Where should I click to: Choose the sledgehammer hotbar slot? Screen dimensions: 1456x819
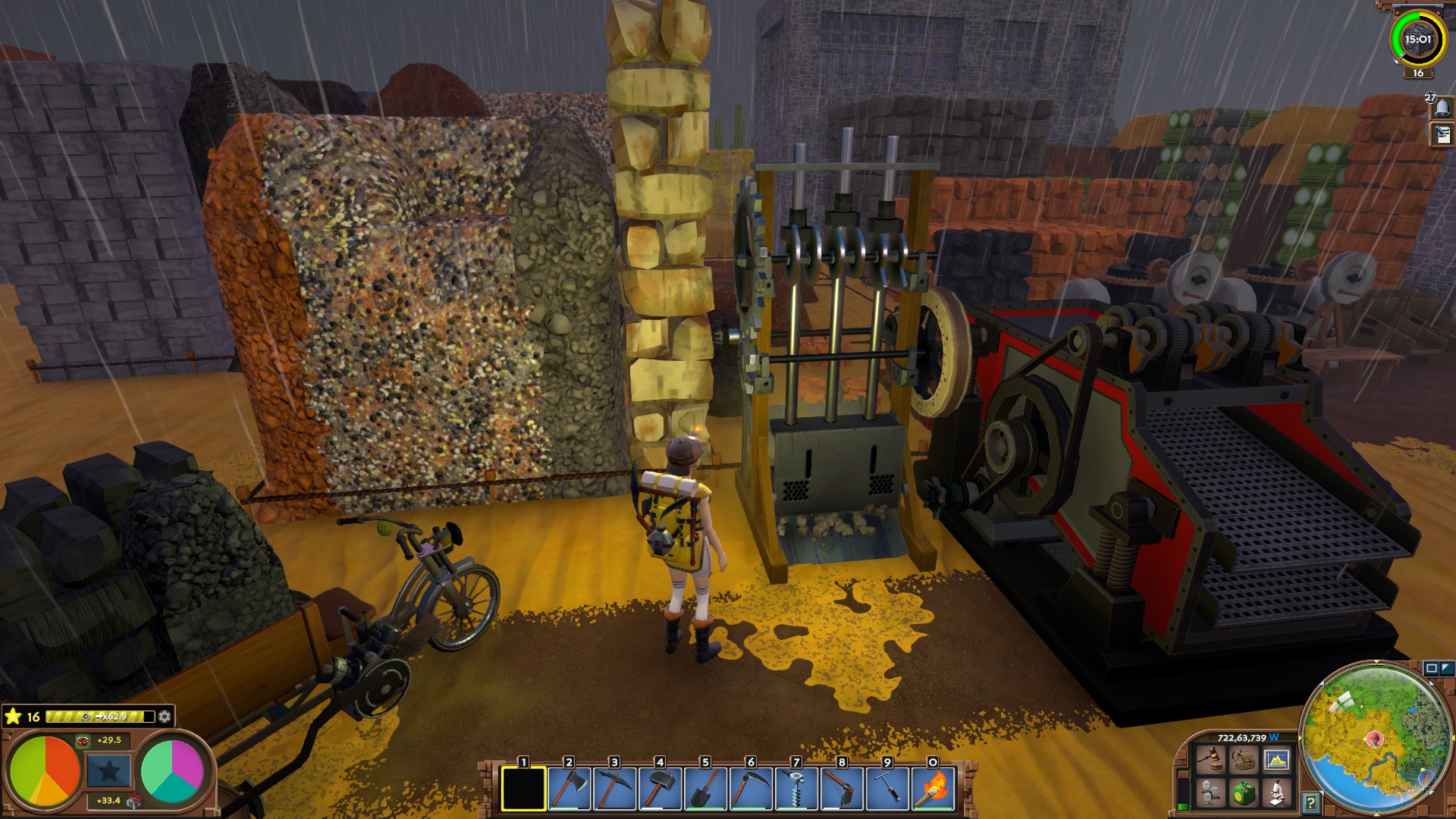coord(660,789)
